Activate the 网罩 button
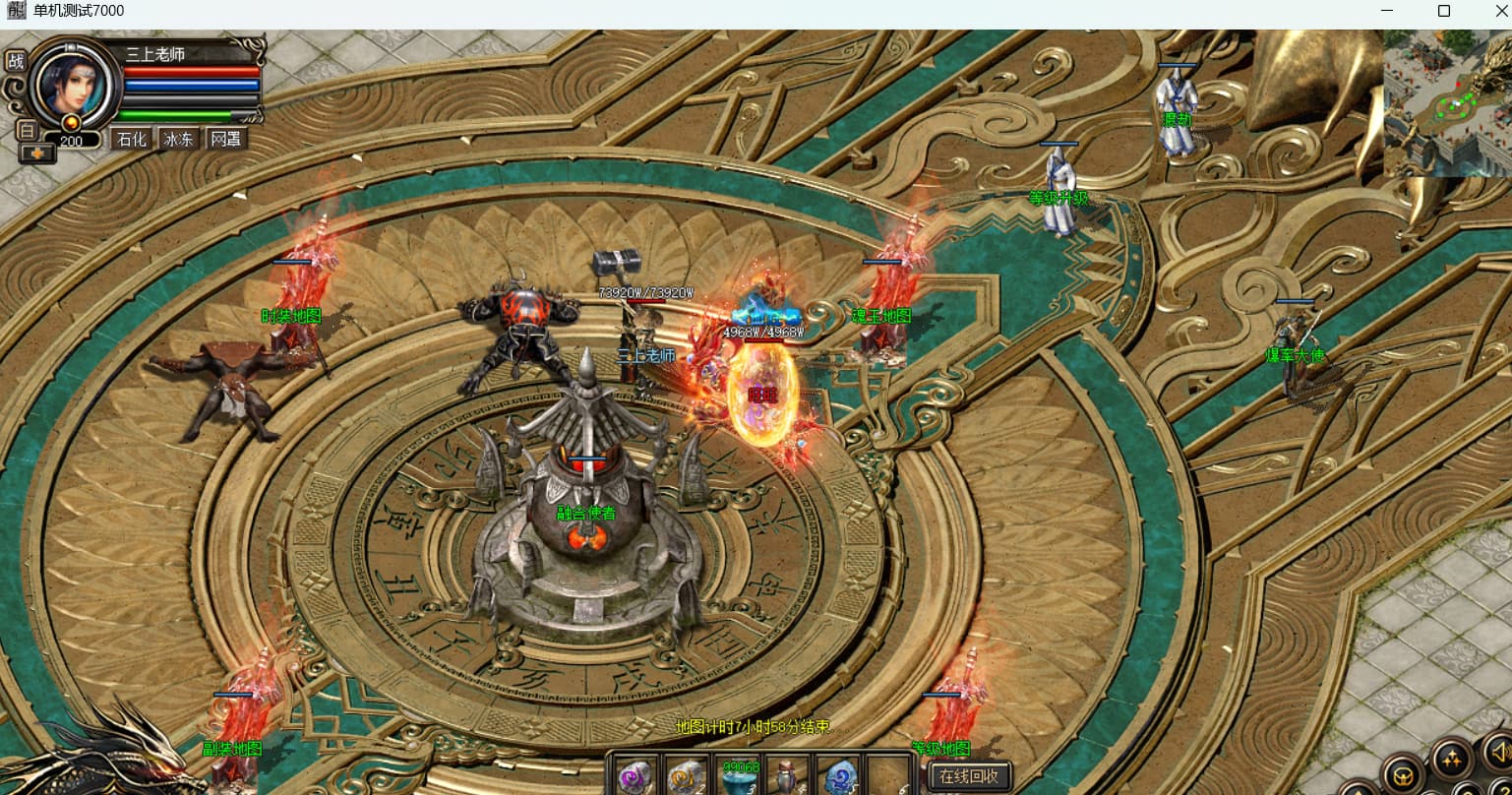The image size is (1512, 795). [x=225, y=139]
